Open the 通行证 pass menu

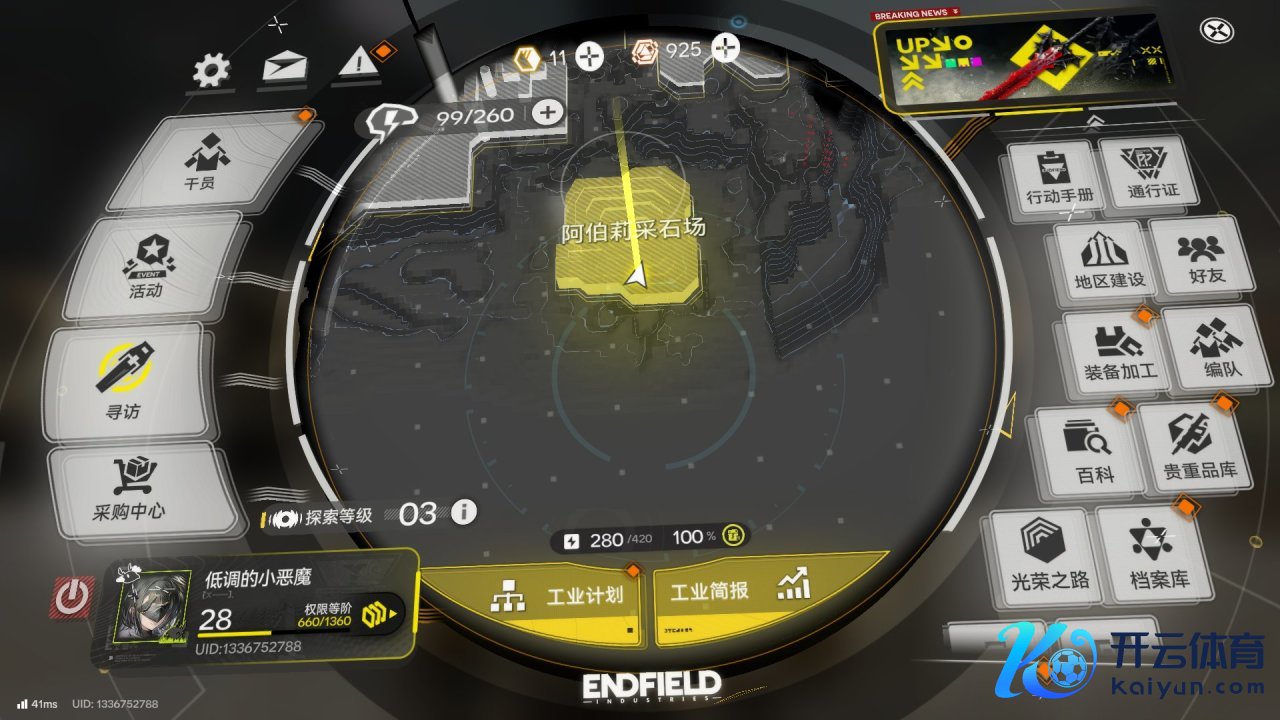1152,172
